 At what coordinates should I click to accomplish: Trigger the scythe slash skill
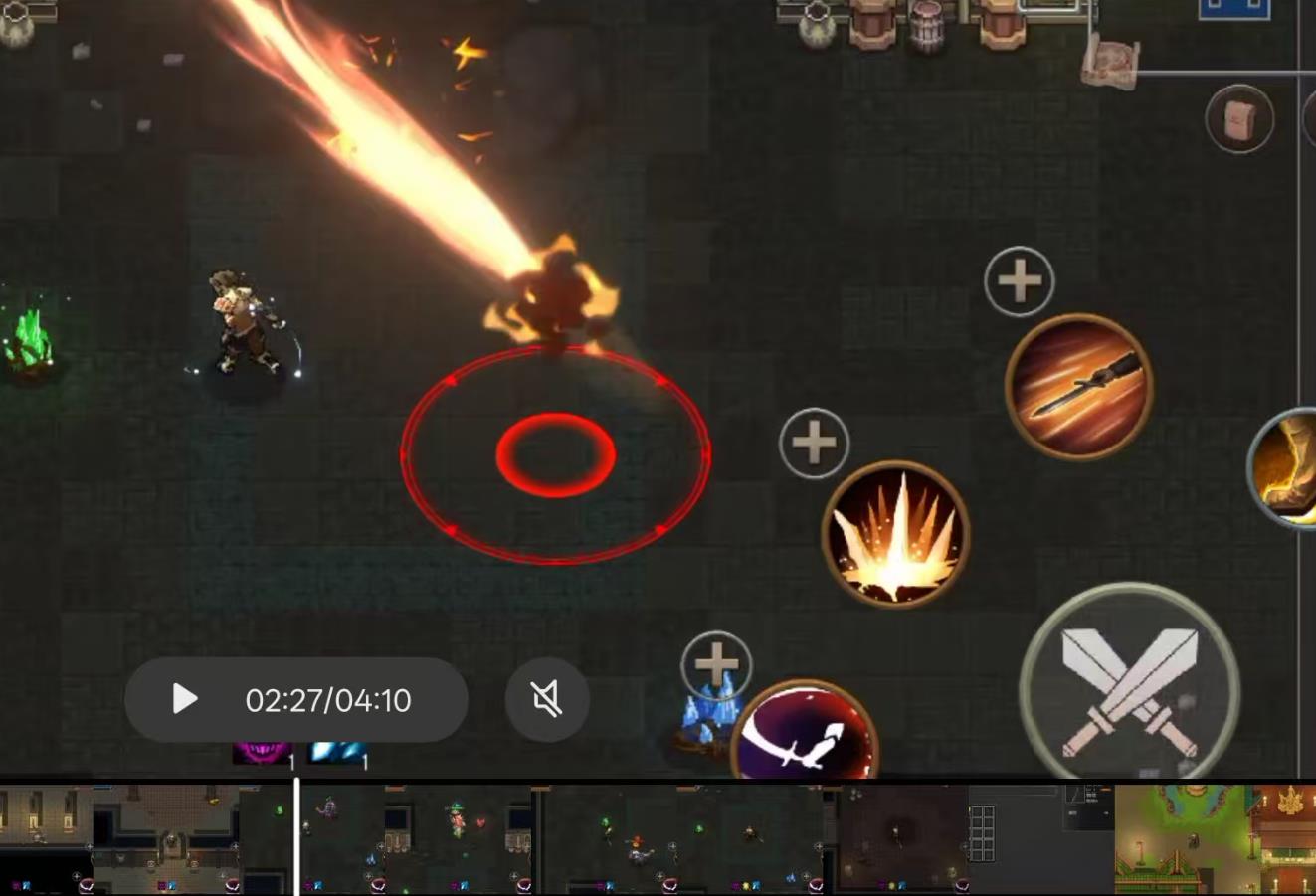tap(805, 736)
